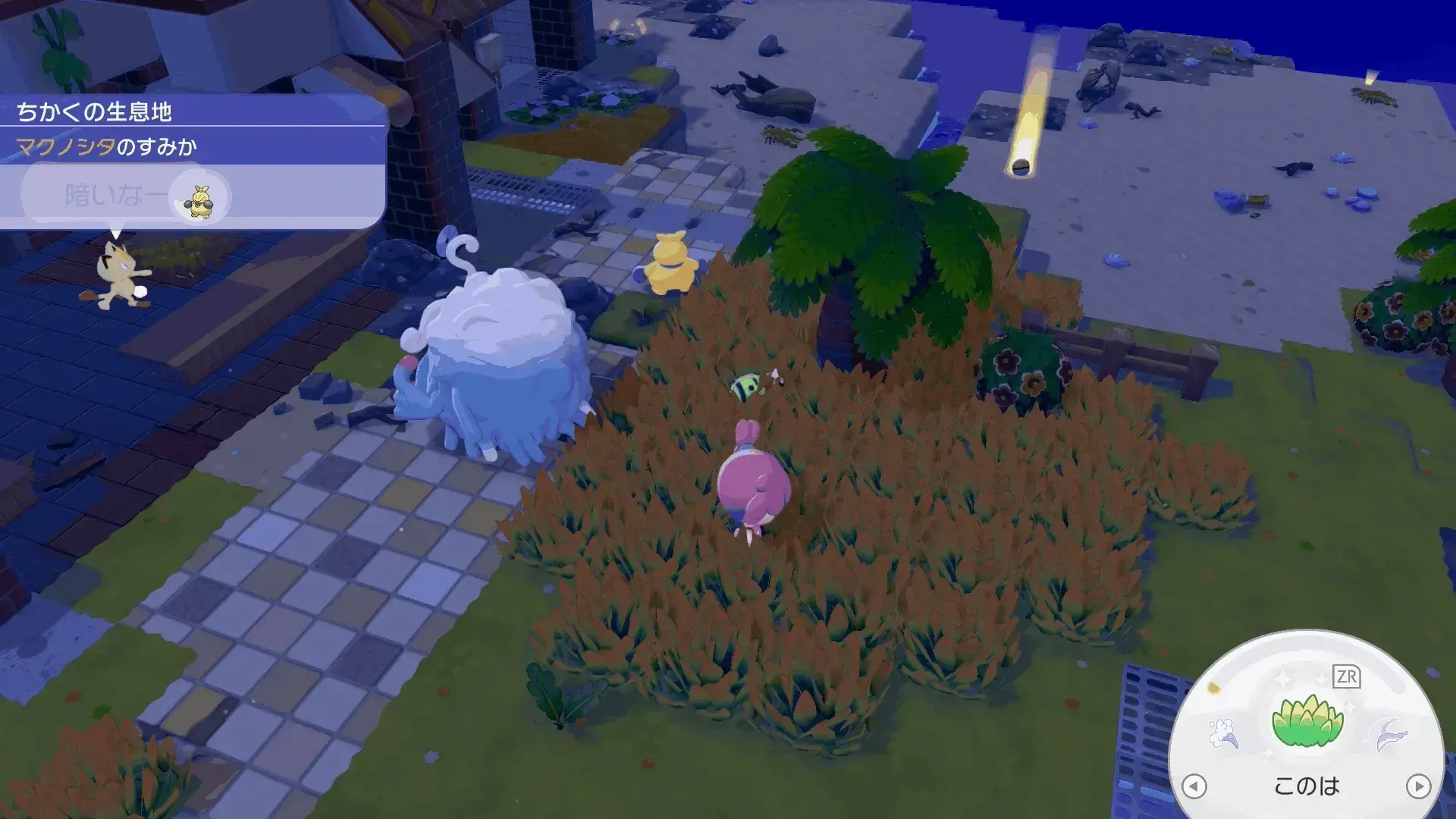Image resolution: width=1456 pixels, height=819 pixels.
Task: Click the yellow leaf indicator on the item wheel
Action: (1212, 686)
